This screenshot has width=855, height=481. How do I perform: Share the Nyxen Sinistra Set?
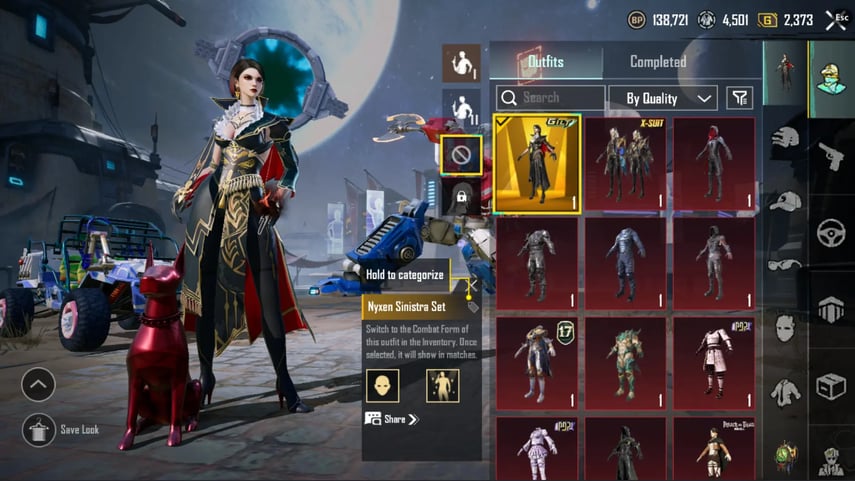tap(391, 419)
